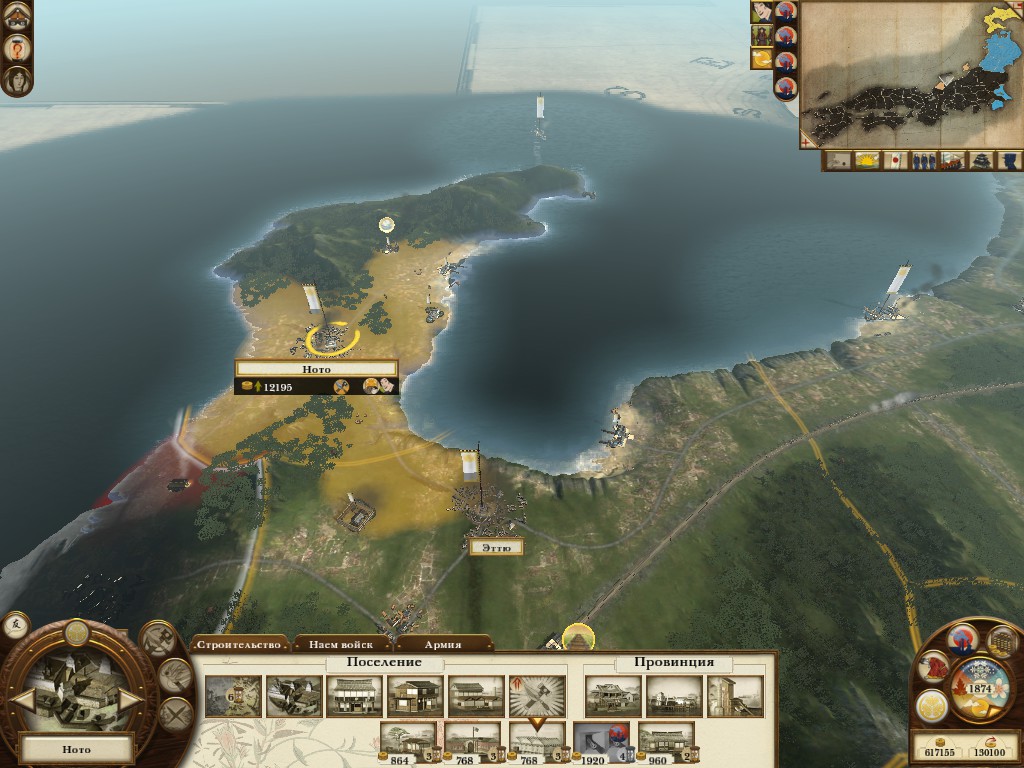Select the Армия tab
Screen dimensions: 1024x768
coord(442,645)
